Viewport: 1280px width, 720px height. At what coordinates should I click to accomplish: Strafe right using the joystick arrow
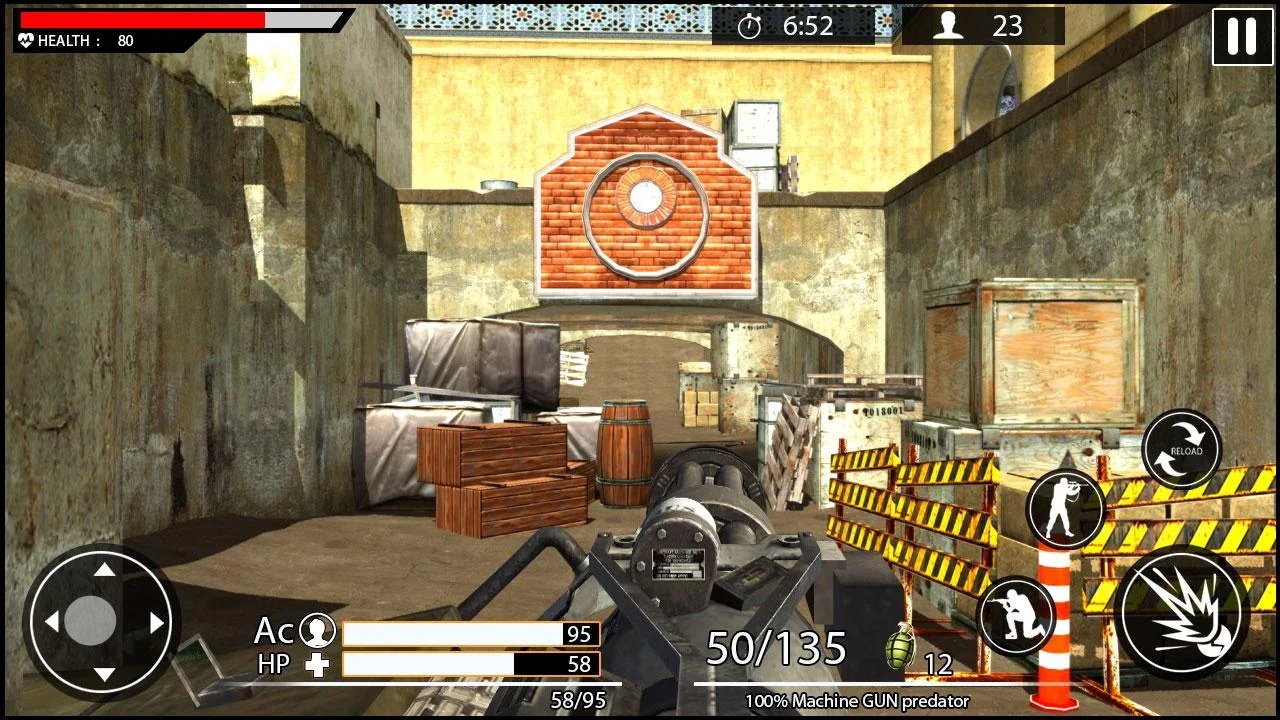[x=157, y=622]
